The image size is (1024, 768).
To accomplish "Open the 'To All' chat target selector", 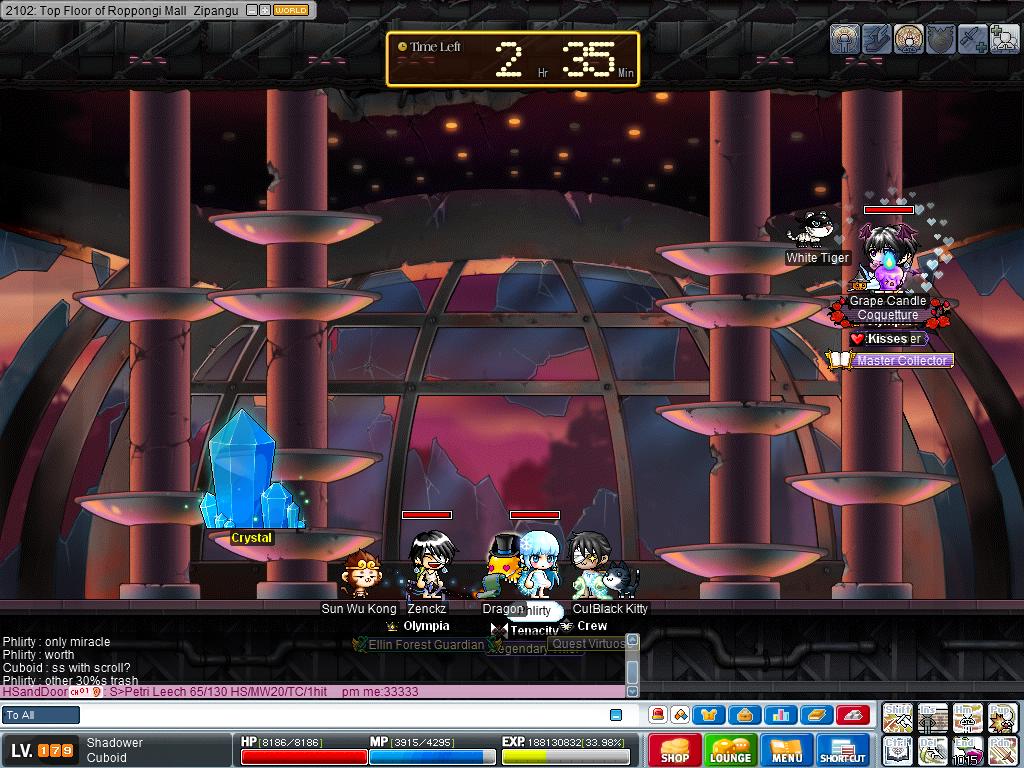I will click(41, 715).
